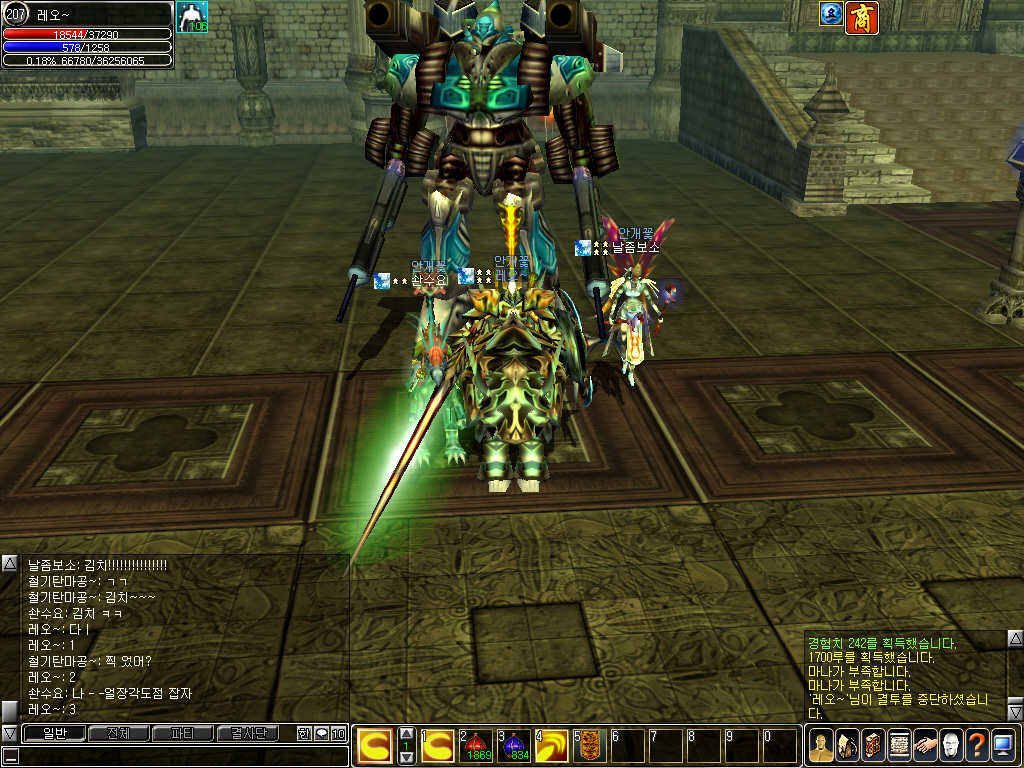
Task: Open the 파티 chat tab
Action: coord(182,733)
